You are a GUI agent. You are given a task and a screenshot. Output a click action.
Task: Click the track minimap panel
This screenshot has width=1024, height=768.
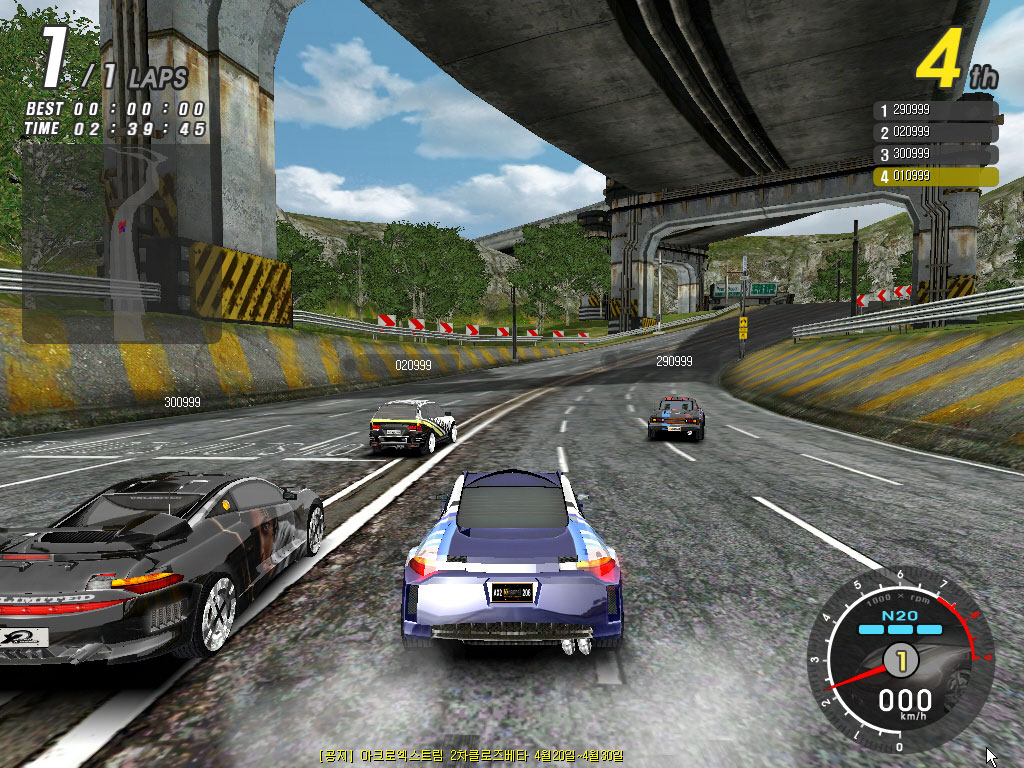tap(120, 243)
